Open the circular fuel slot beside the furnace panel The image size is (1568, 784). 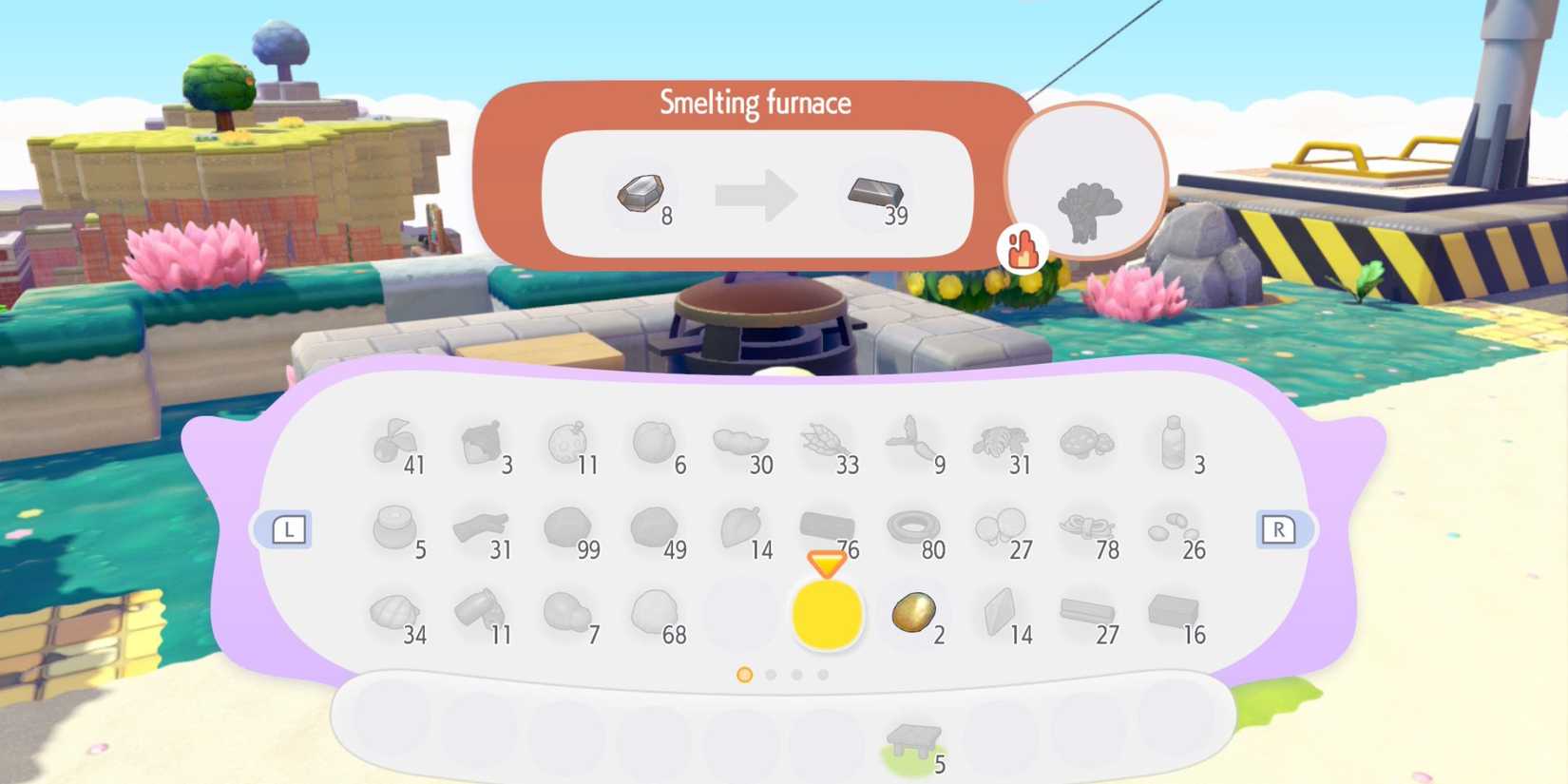tap(1086, 182)
